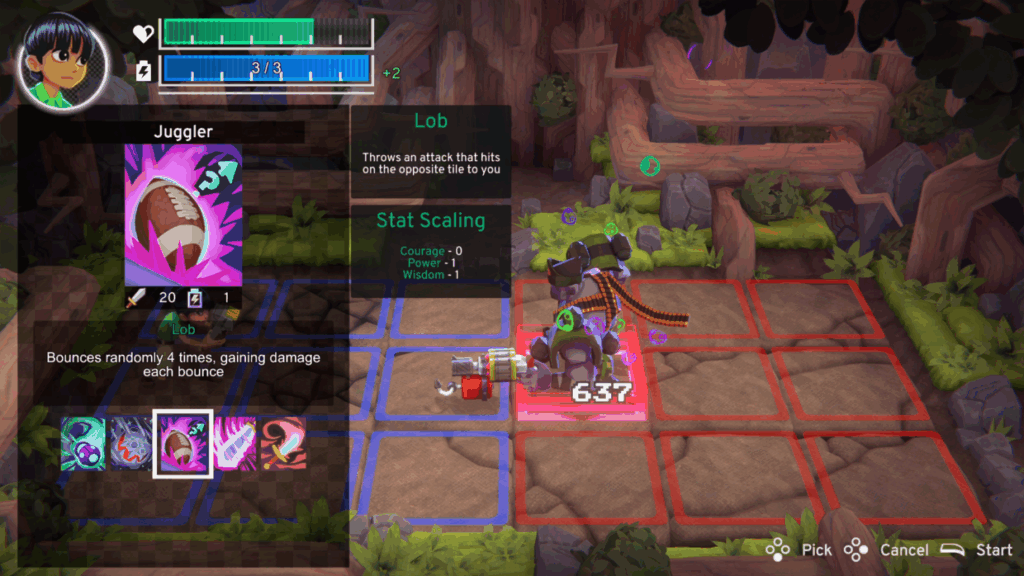Select the pink card with the white slashing blade

235,443
